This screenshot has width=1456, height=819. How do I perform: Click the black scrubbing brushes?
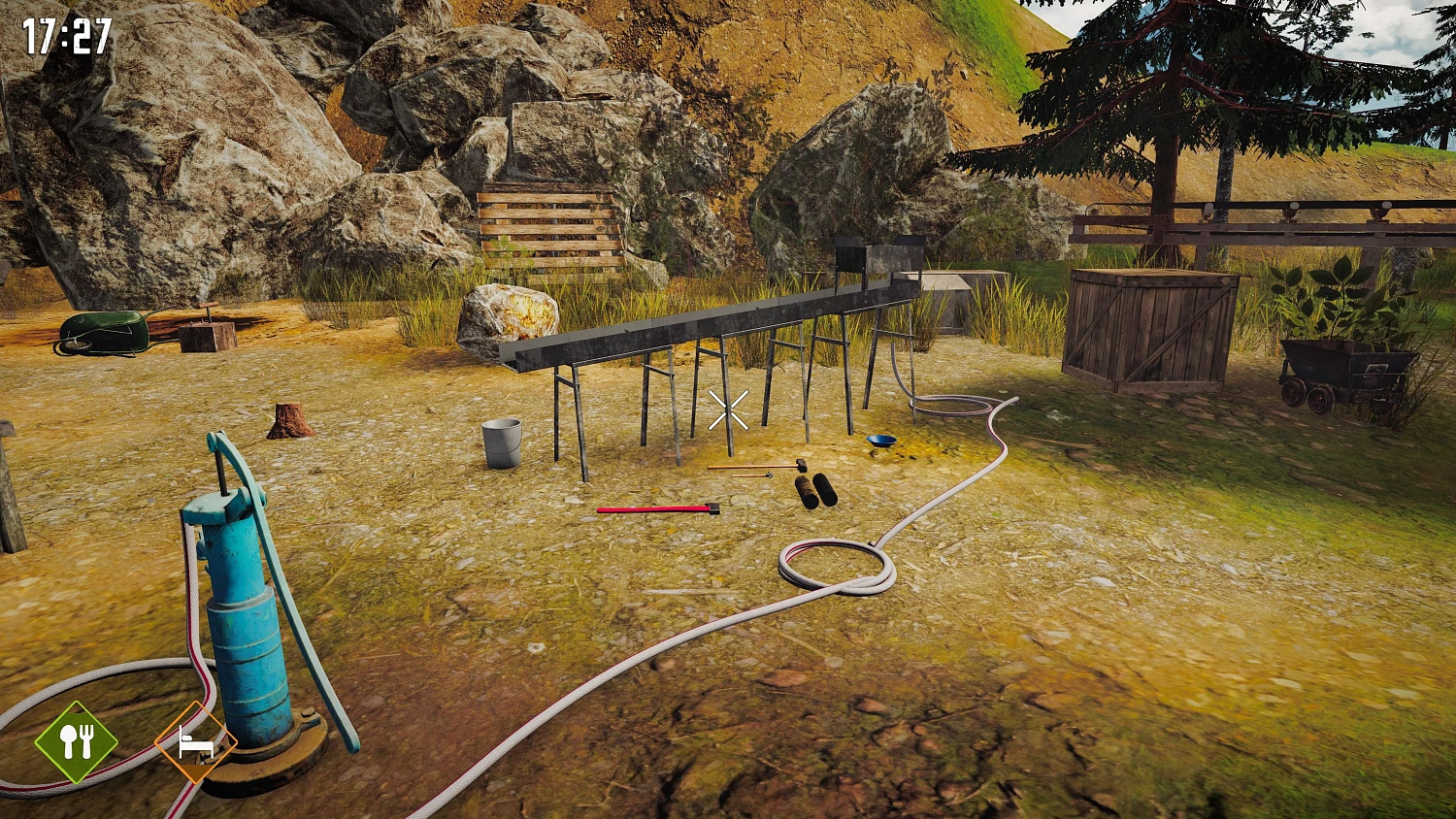[813, 490]
